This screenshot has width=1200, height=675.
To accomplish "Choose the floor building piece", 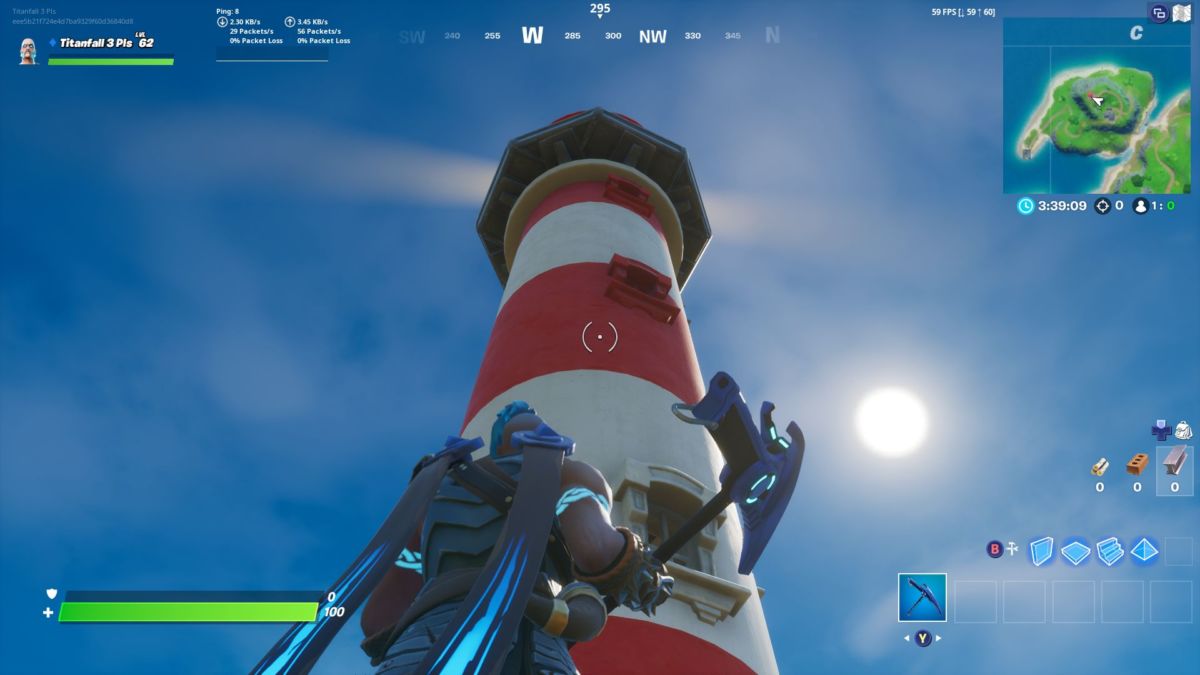I will (1076, 551).
